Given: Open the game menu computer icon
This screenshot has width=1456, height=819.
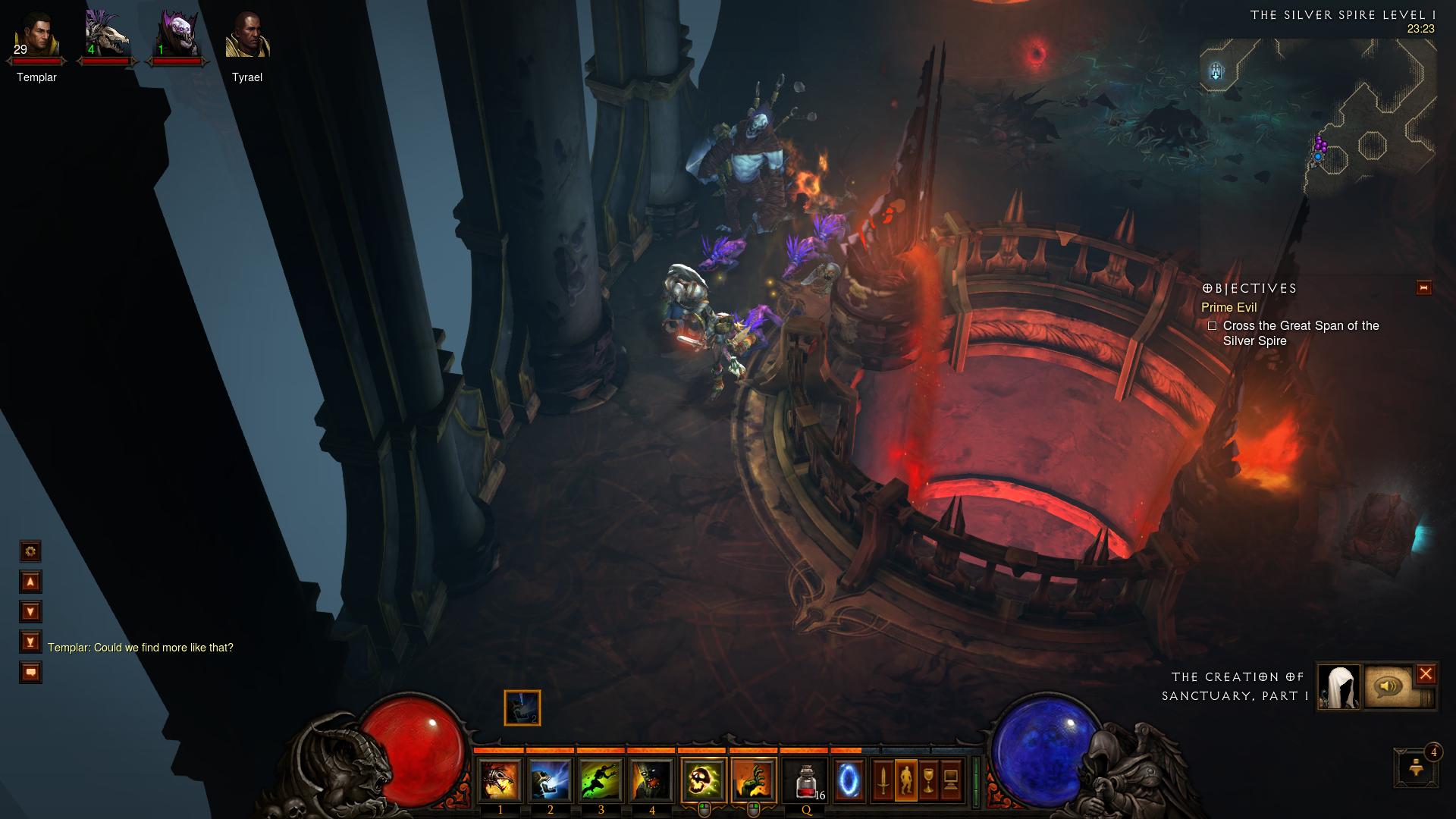Looking at the screenshot, I should (951, 780).
